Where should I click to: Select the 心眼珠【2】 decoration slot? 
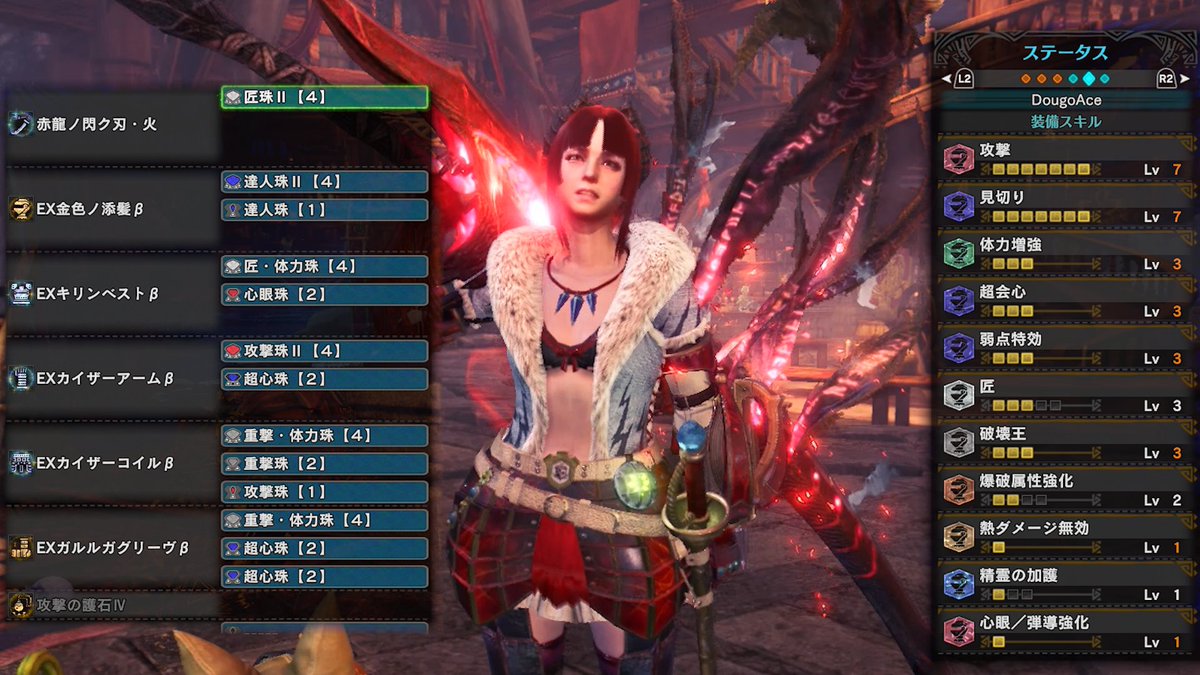pos(324,295)
